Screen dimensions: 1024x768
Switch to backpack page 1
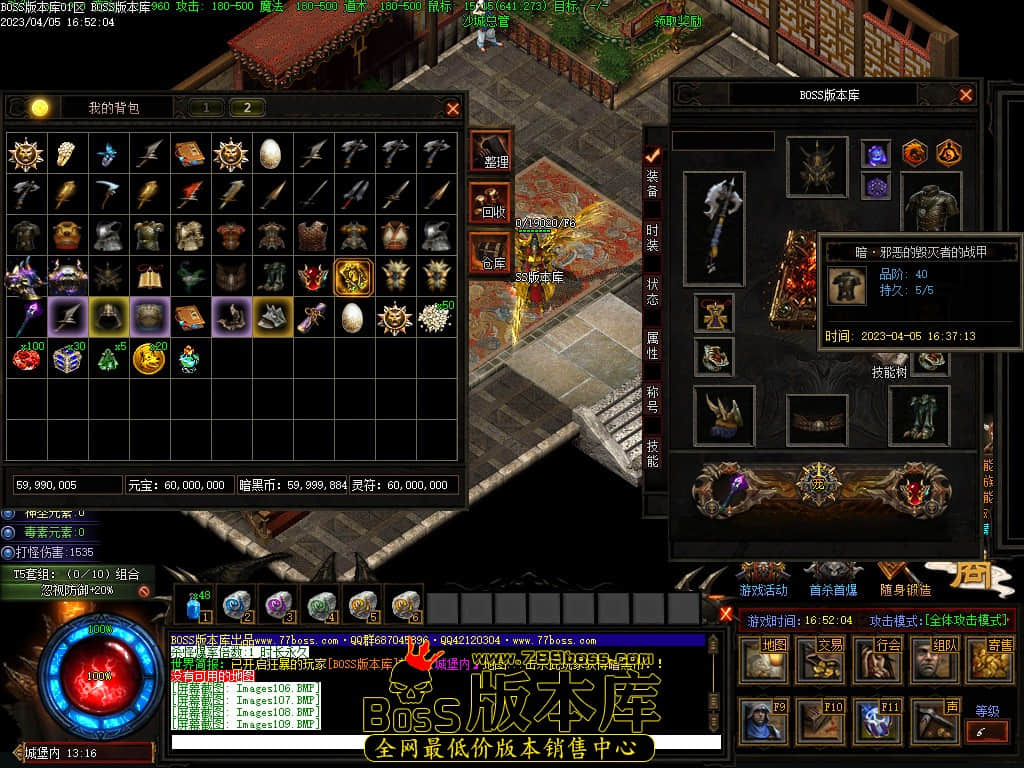coord(206,108)
